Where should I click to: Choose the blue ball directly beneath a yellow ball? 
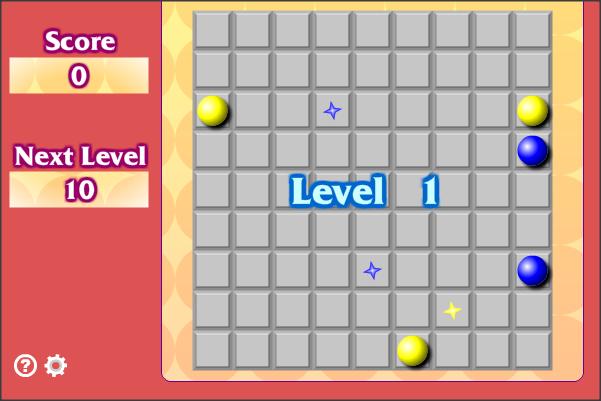[533, 150]
